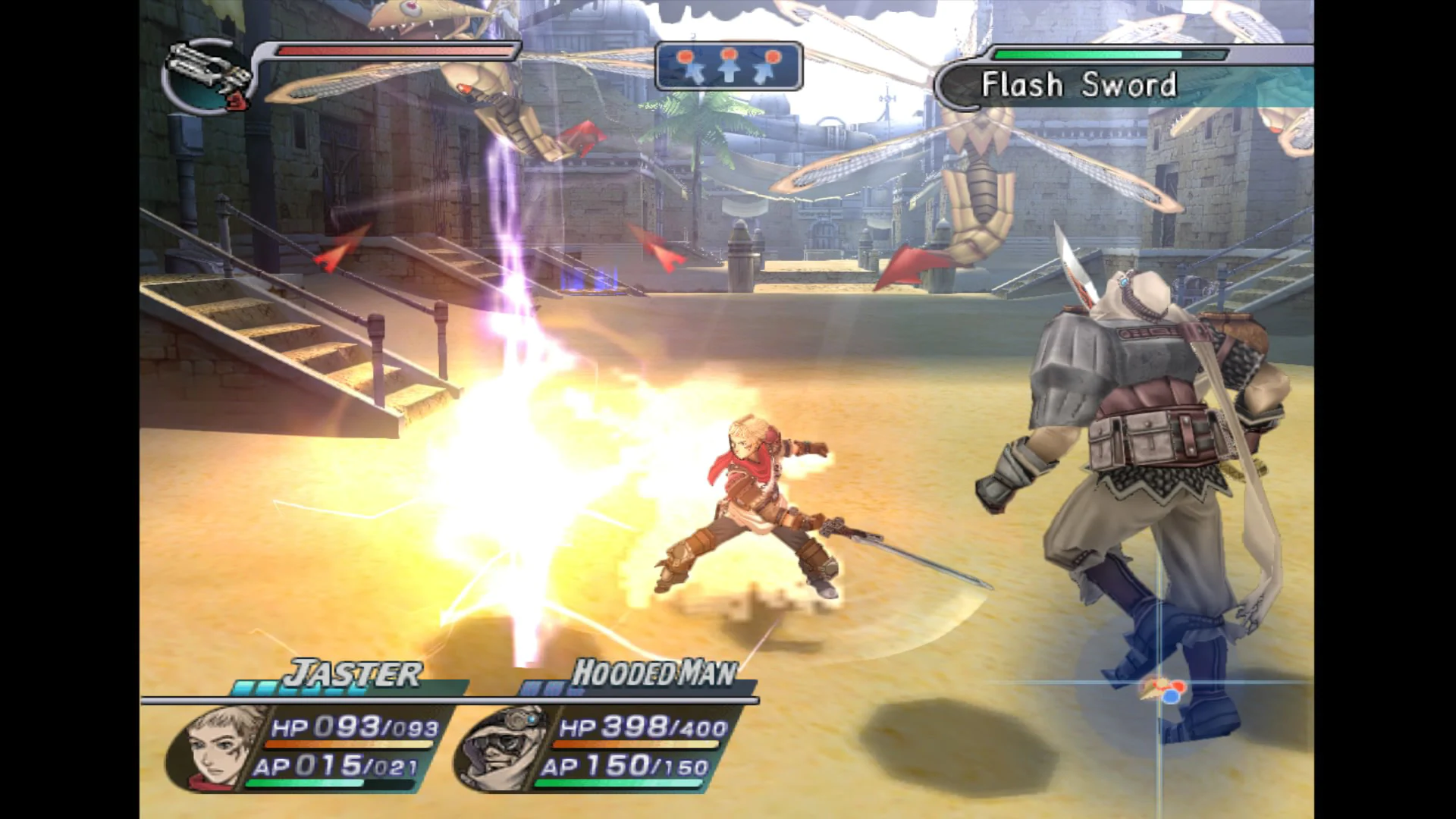Click the enemy's red HP gauge
The height and width of the screenshot is (819, 1456).
(x=394, y=52)
